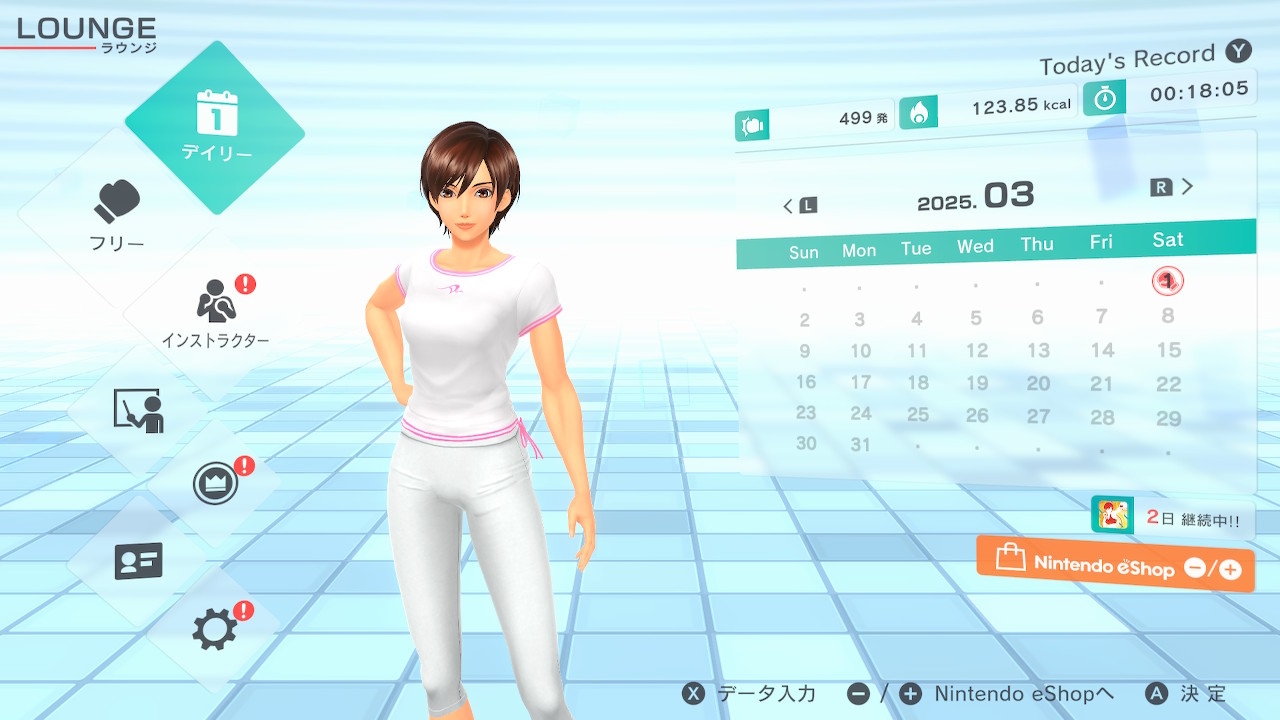Open the gear settings menu

(215, 629)
